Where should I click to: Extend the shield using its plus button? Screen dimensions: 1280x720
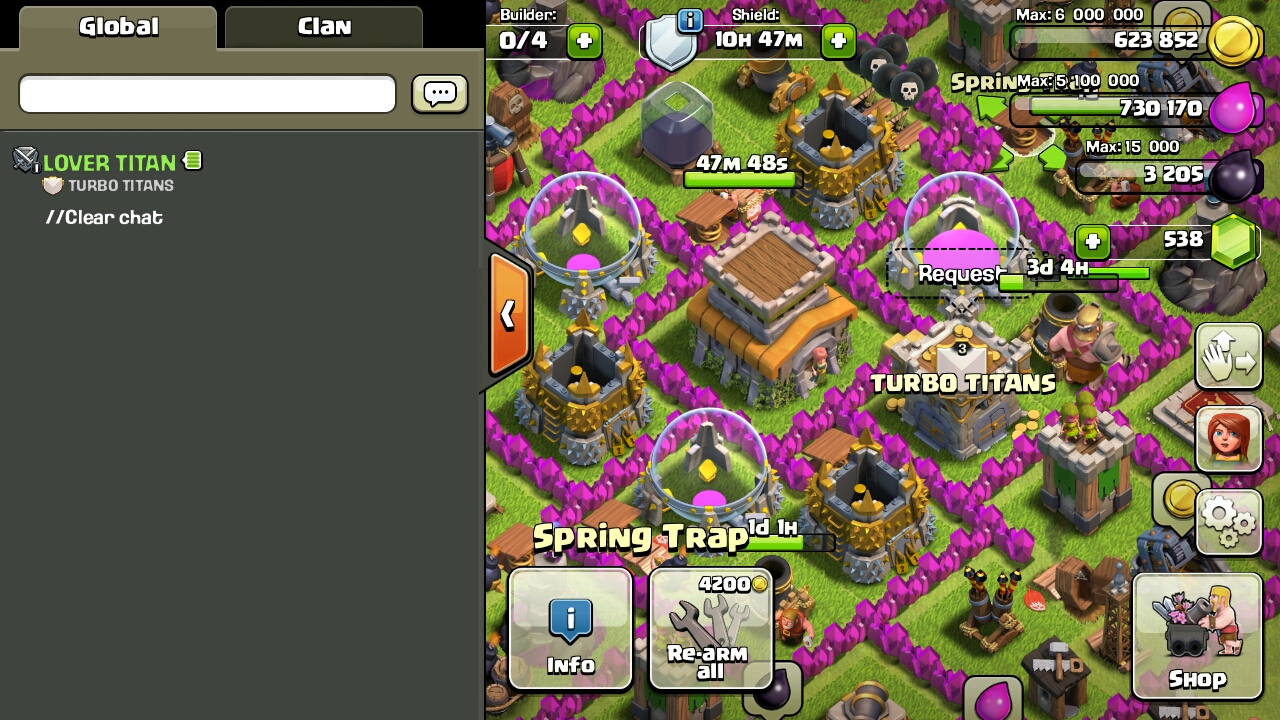click(x=838, y=41)
